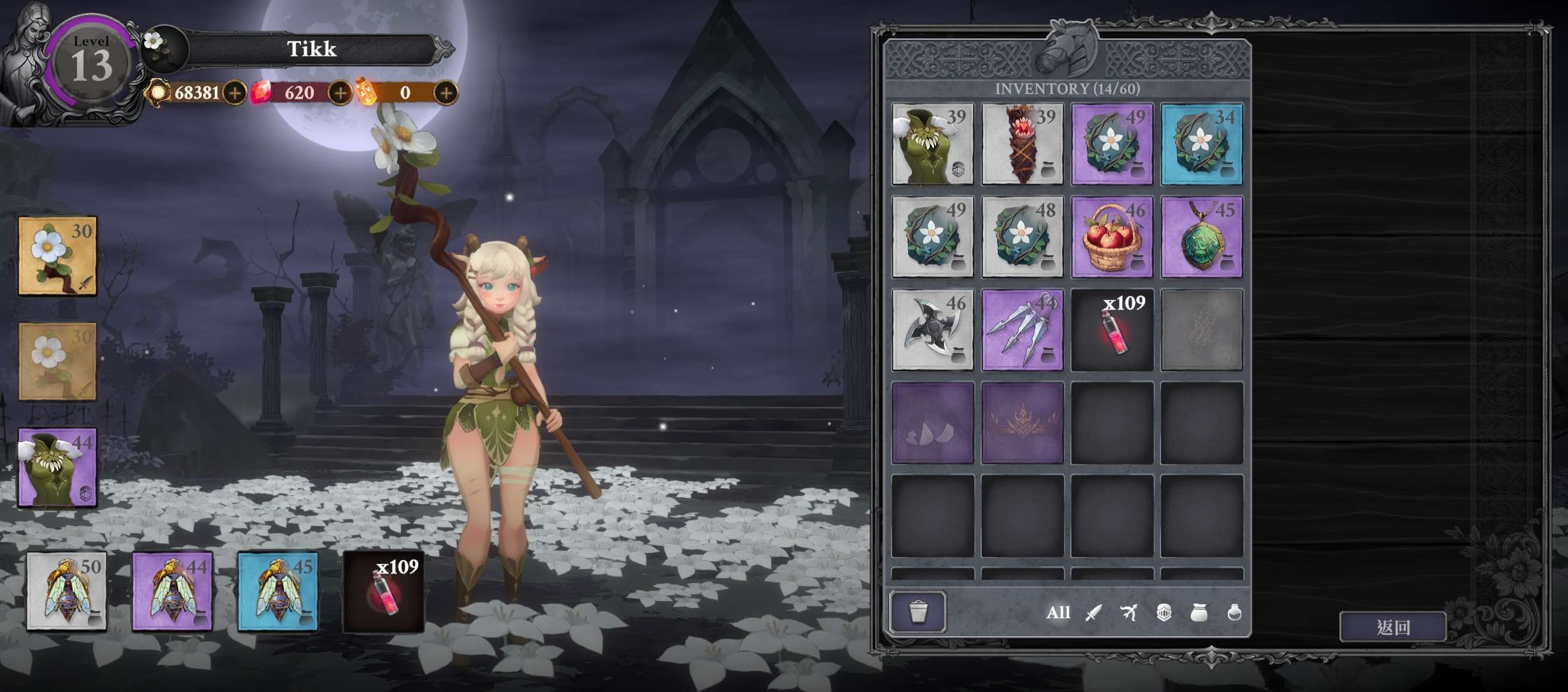Select equipped flower staff level 30
This screenshot has width=1568, height=692.
coord(58,256)
